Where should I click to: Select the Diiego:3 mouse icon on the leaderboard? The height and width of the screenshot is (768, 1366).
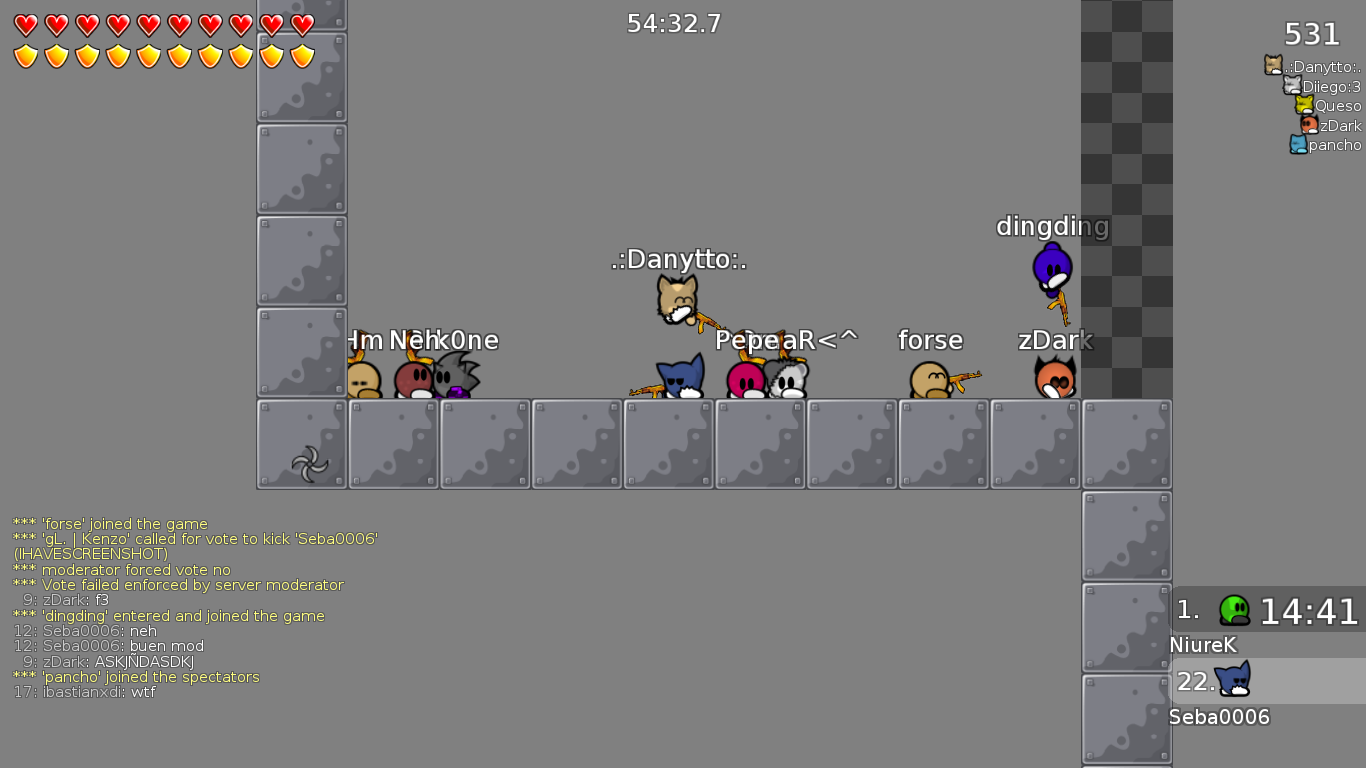point(1291,86)
